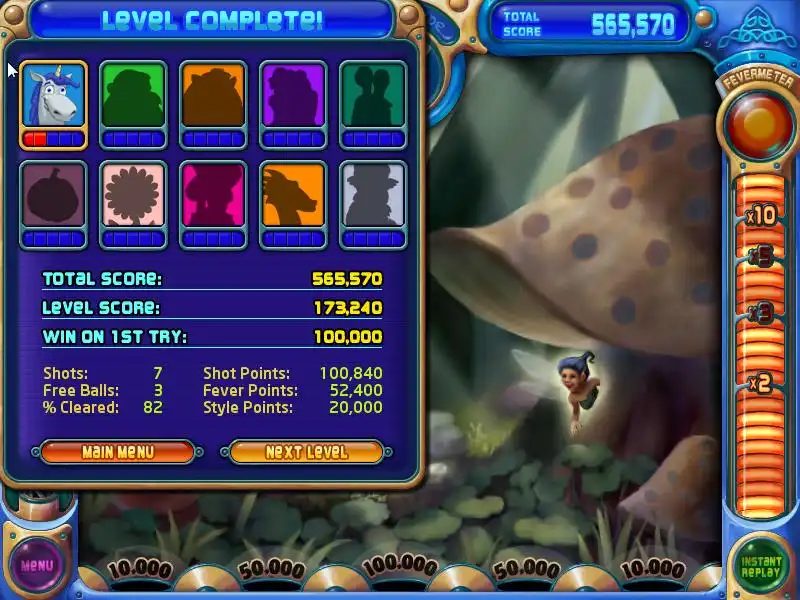Proceed with the Next Level button

[306, 452]
